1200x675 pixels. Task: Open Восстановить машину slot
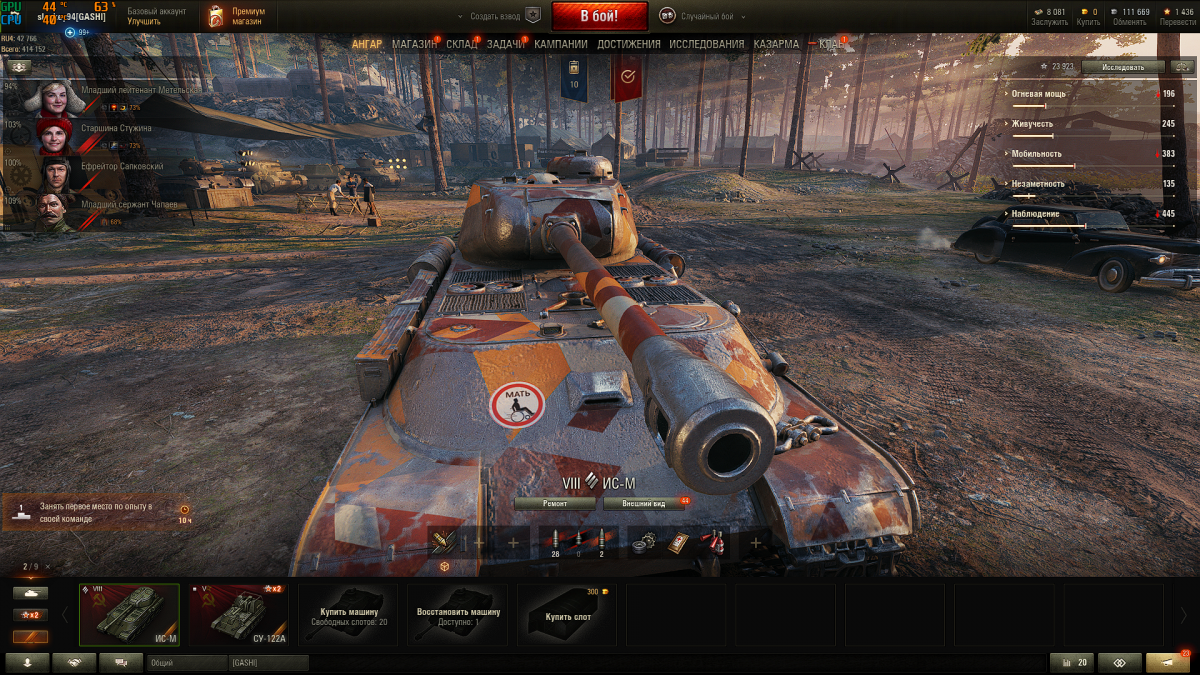tap(458, 615)
